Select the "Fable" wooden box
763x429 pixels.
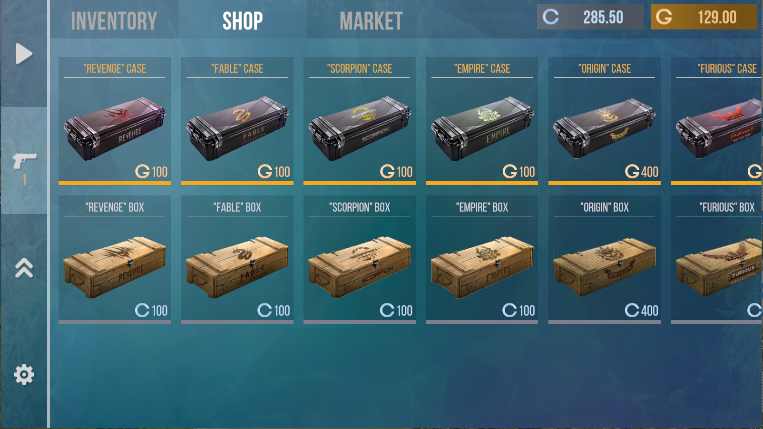click(238, 260)
